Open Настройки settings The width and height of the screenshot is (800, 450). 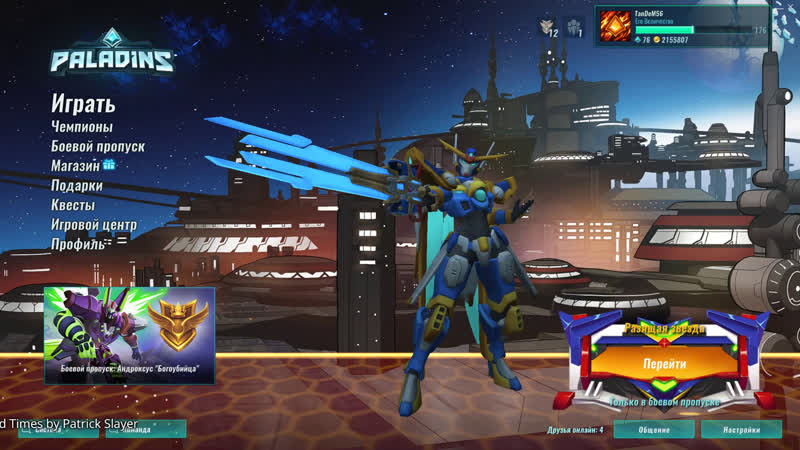tap(741, 430)
